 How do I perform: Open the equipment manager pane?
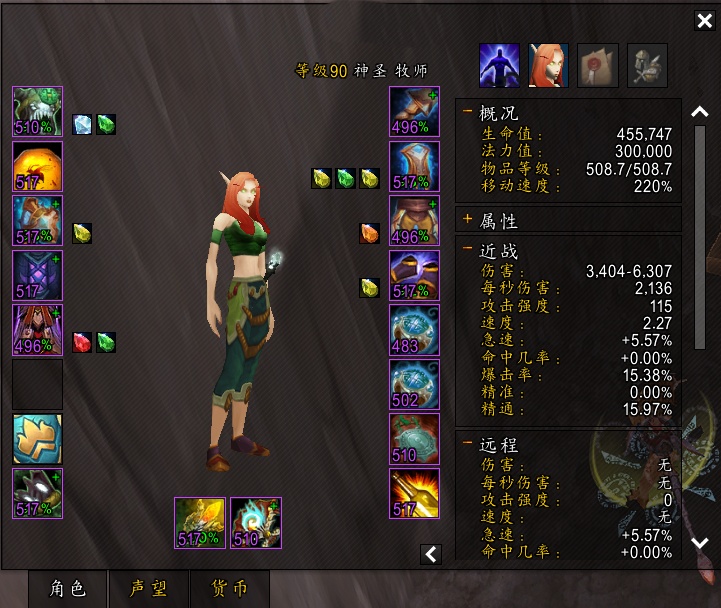click(647, 65)
